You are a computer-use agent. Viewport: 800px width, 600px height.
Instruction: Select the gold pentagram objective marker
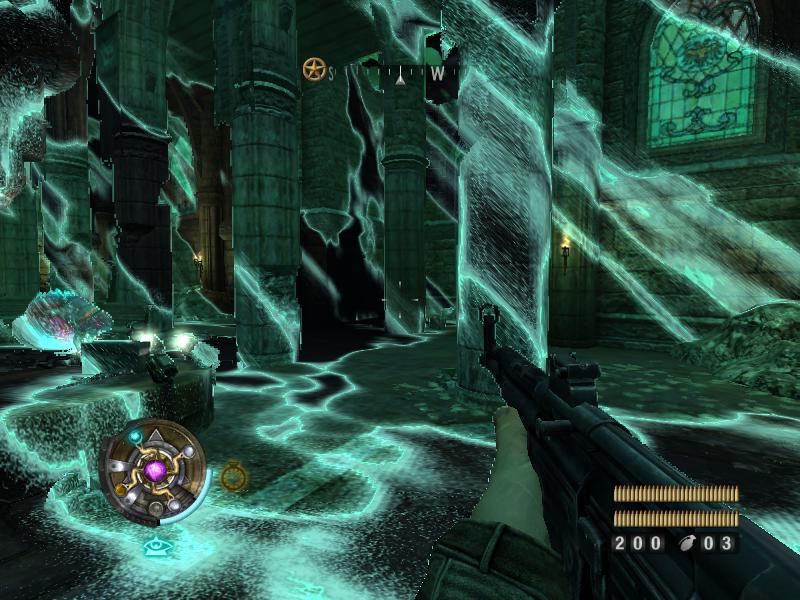(314, 70)
